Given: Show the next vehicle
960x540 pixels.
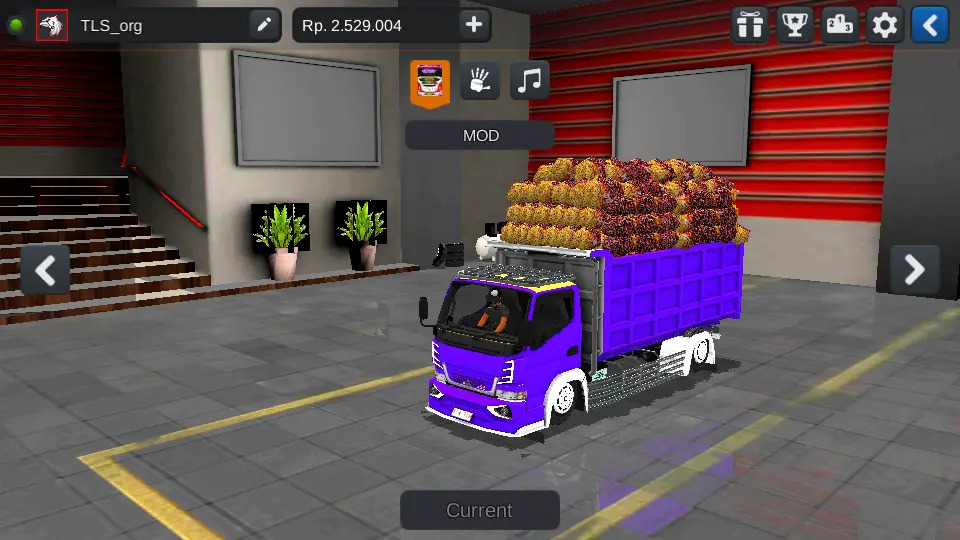Looking at the screenshot, I should click(914, 269).
